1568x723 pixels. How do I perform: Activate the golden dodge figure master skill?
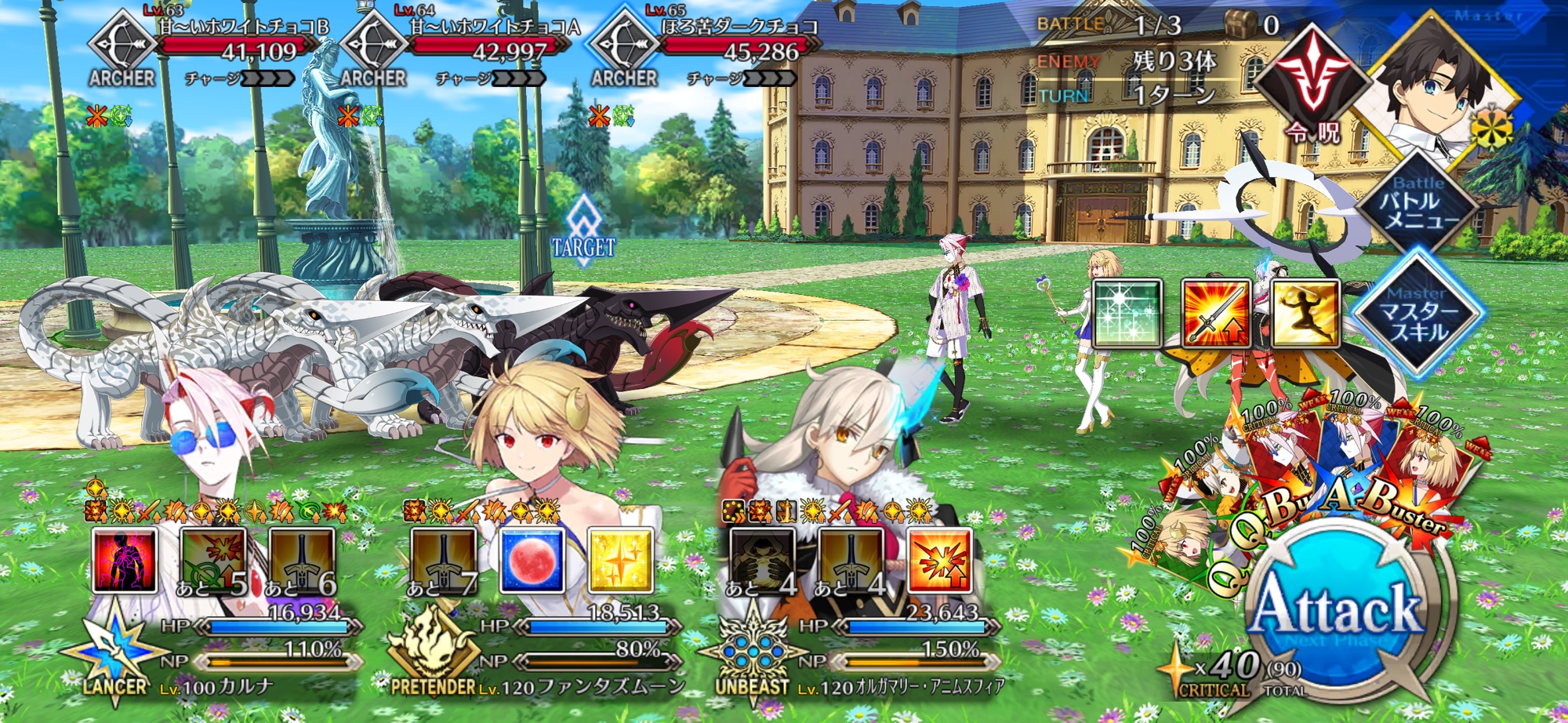point(1305,314)
